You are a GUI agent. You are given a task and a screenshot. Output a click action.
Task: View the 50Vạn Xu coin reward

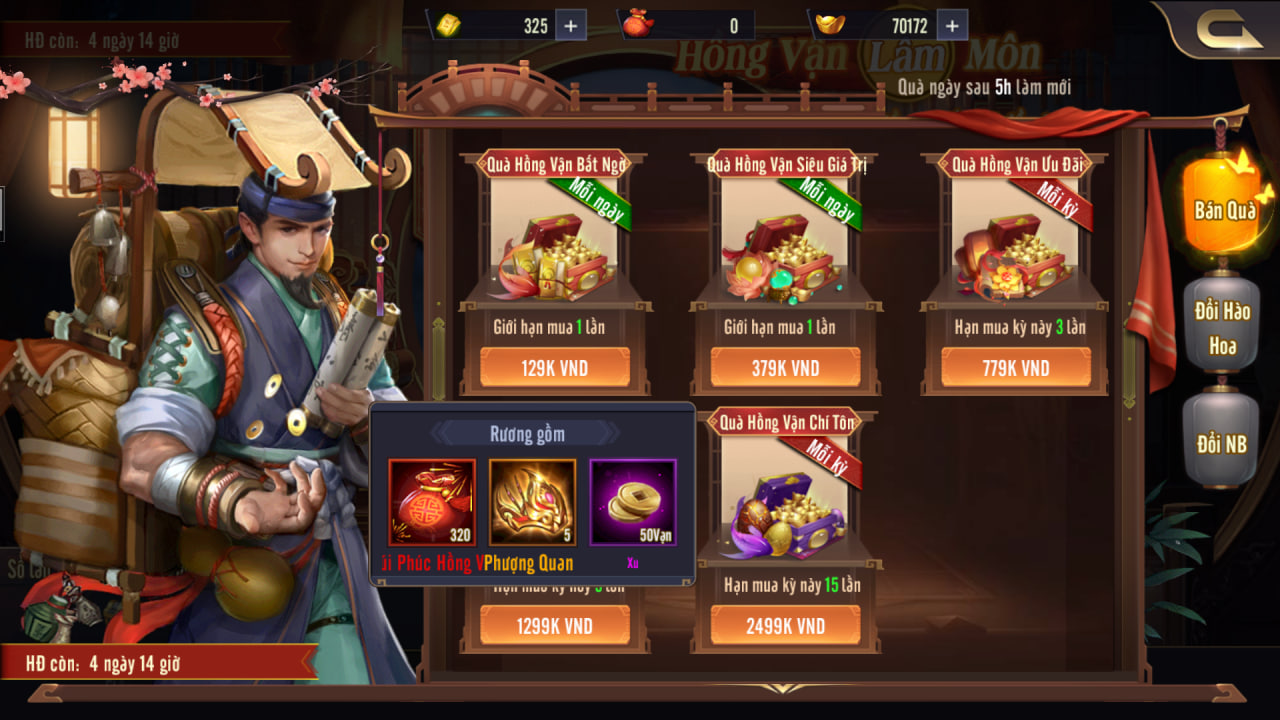(633, 502)
